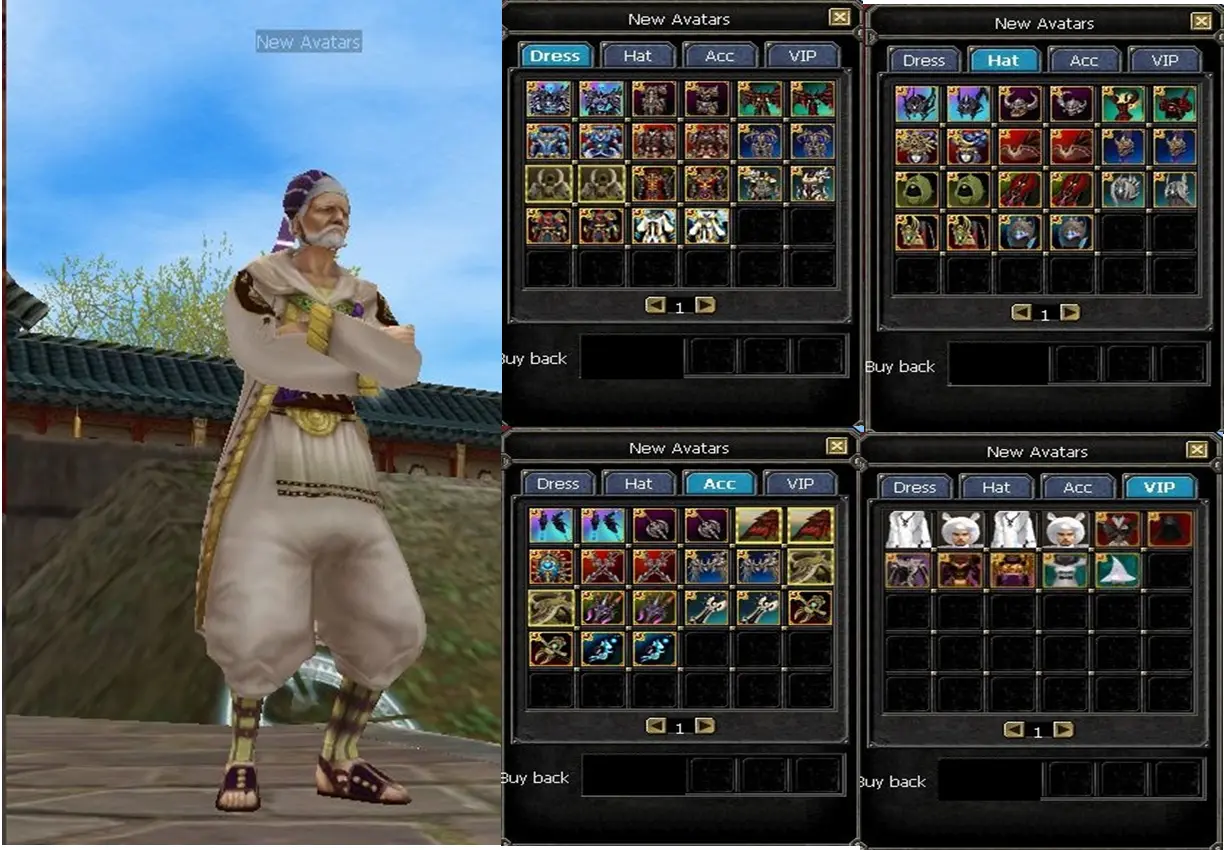Select the white wizard hat VIP item
Image resolution: width=1224 pixels, height=850 pixels.
tap(1116, 570)
